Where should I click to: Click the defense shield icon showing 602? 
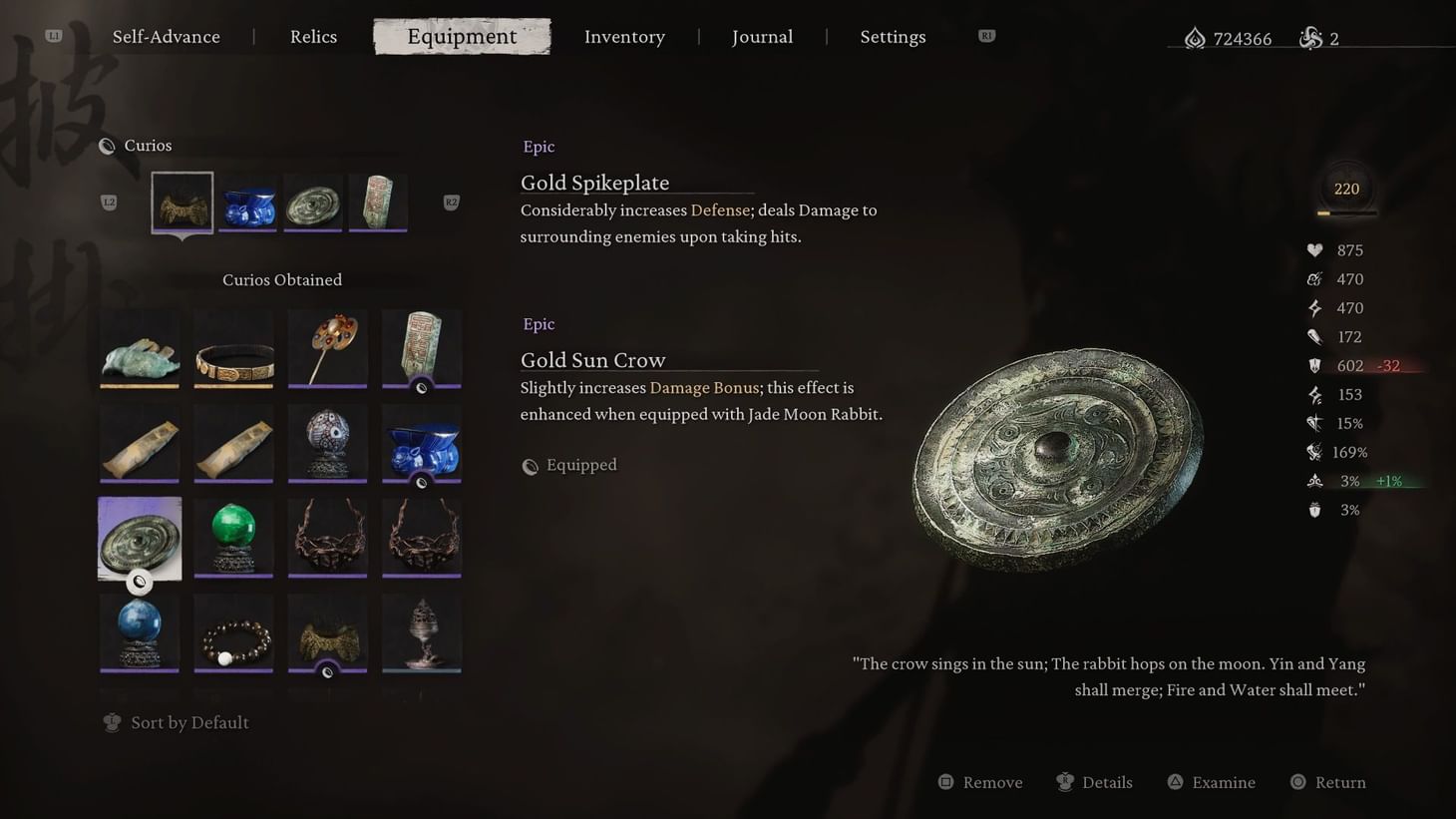1313,365
